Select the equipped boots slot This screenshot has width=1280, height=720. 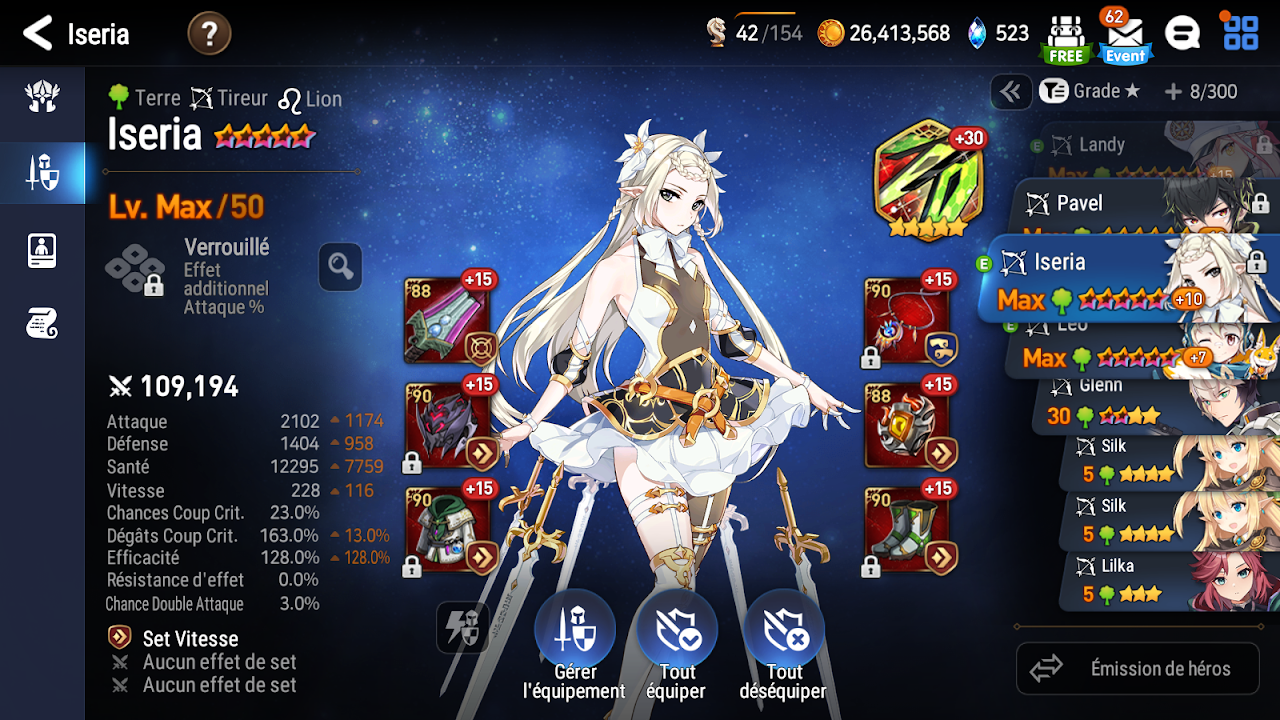[x=906, y=530]
